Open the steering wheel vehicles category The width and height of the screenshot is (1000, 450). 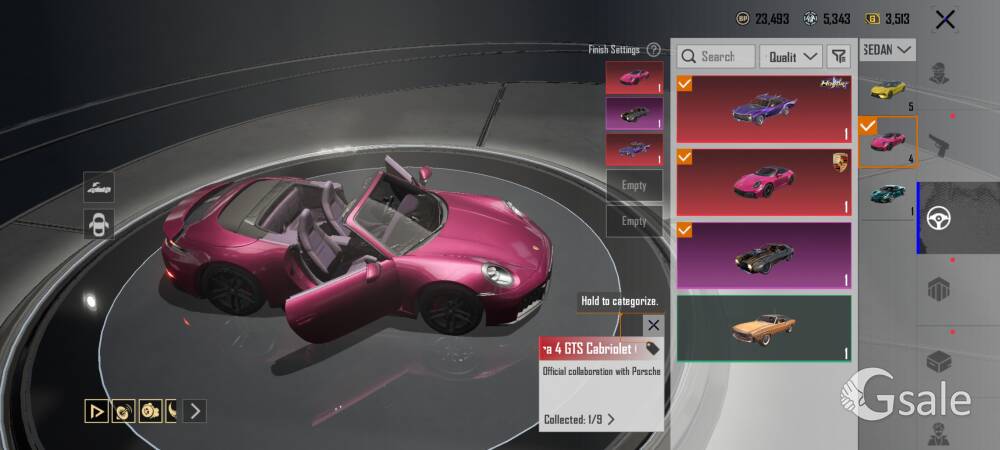[938, 218]
